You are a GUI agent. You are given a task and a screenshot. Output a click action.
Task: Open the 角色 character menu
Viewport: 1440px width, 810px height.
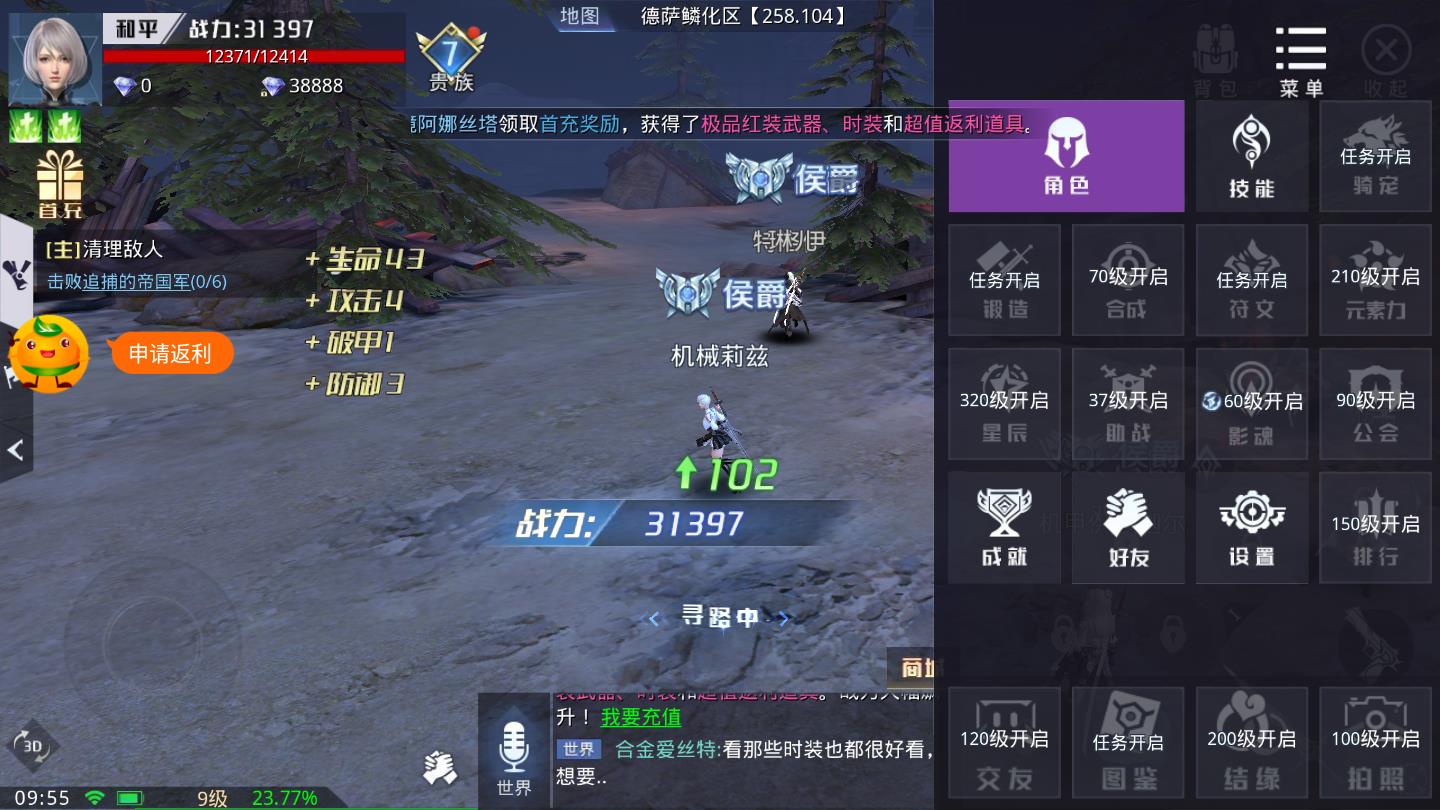pyautogui.click(x=1066, y=156)
